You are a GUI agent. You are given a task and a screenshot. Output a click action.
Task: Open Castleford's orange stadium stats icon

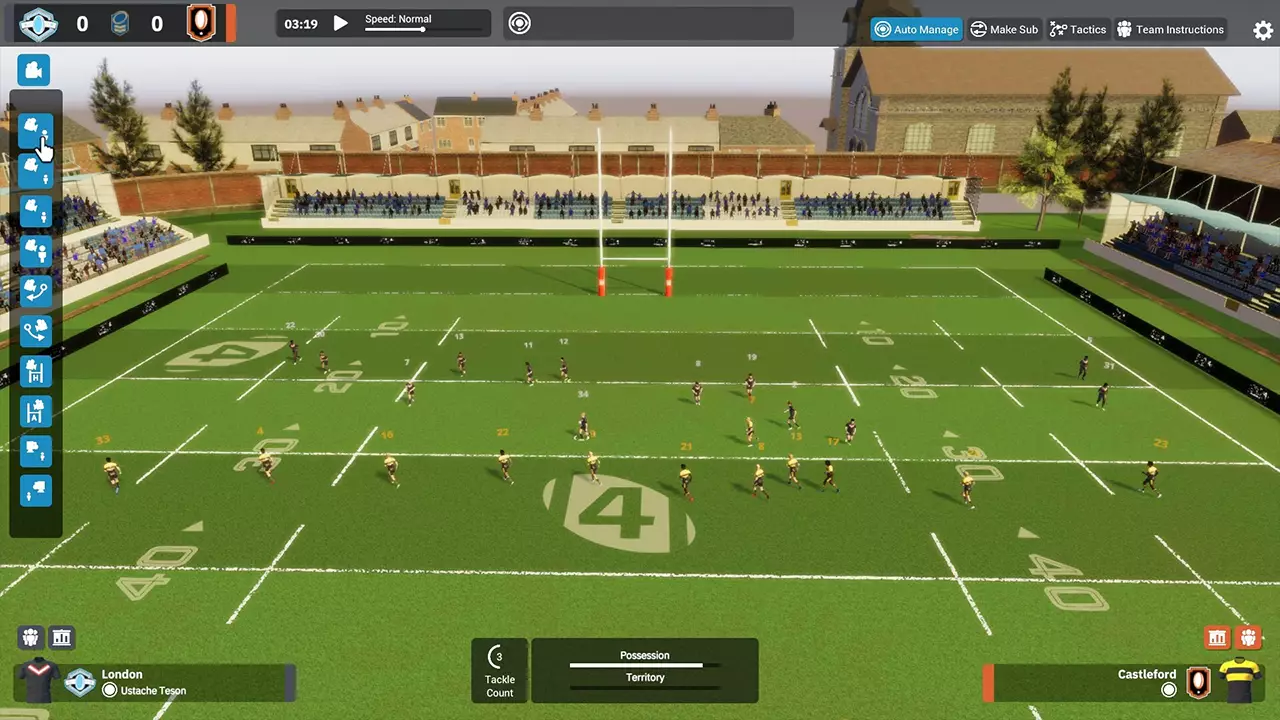[x=1217, y=637]
